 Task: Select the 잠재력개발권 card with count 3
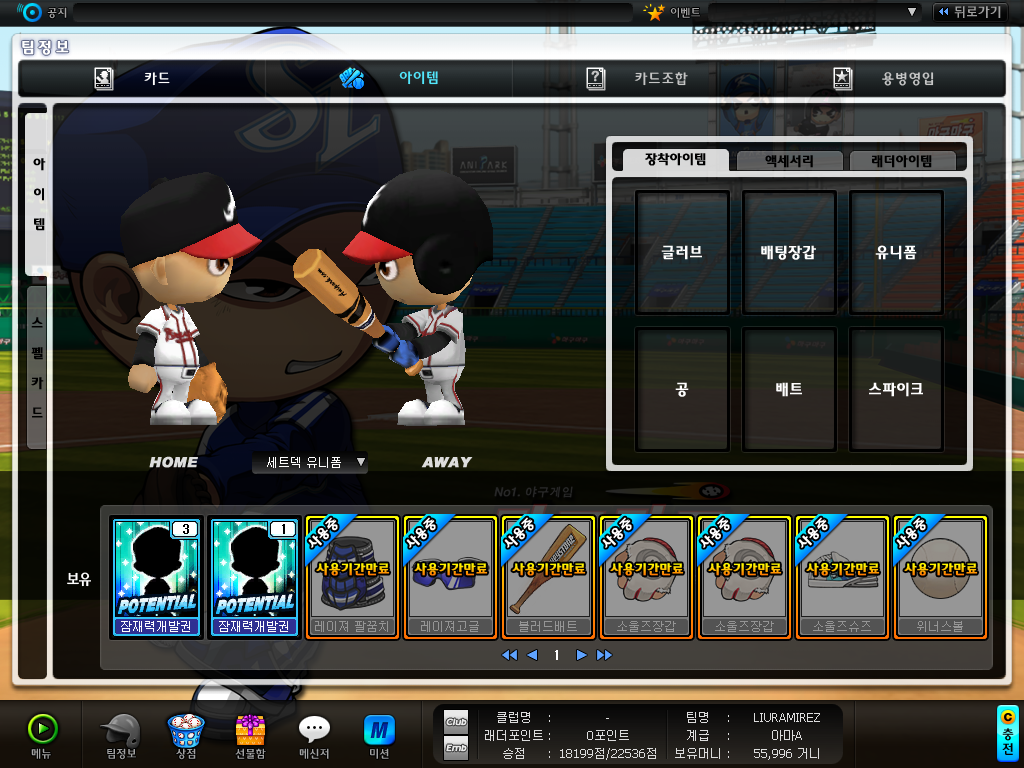(157, 578)
